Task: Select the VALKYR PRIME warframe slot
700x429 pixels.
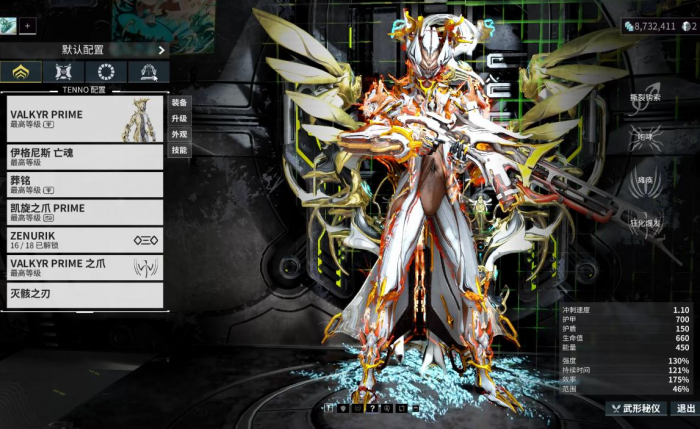Action: [x=84, y=119]
